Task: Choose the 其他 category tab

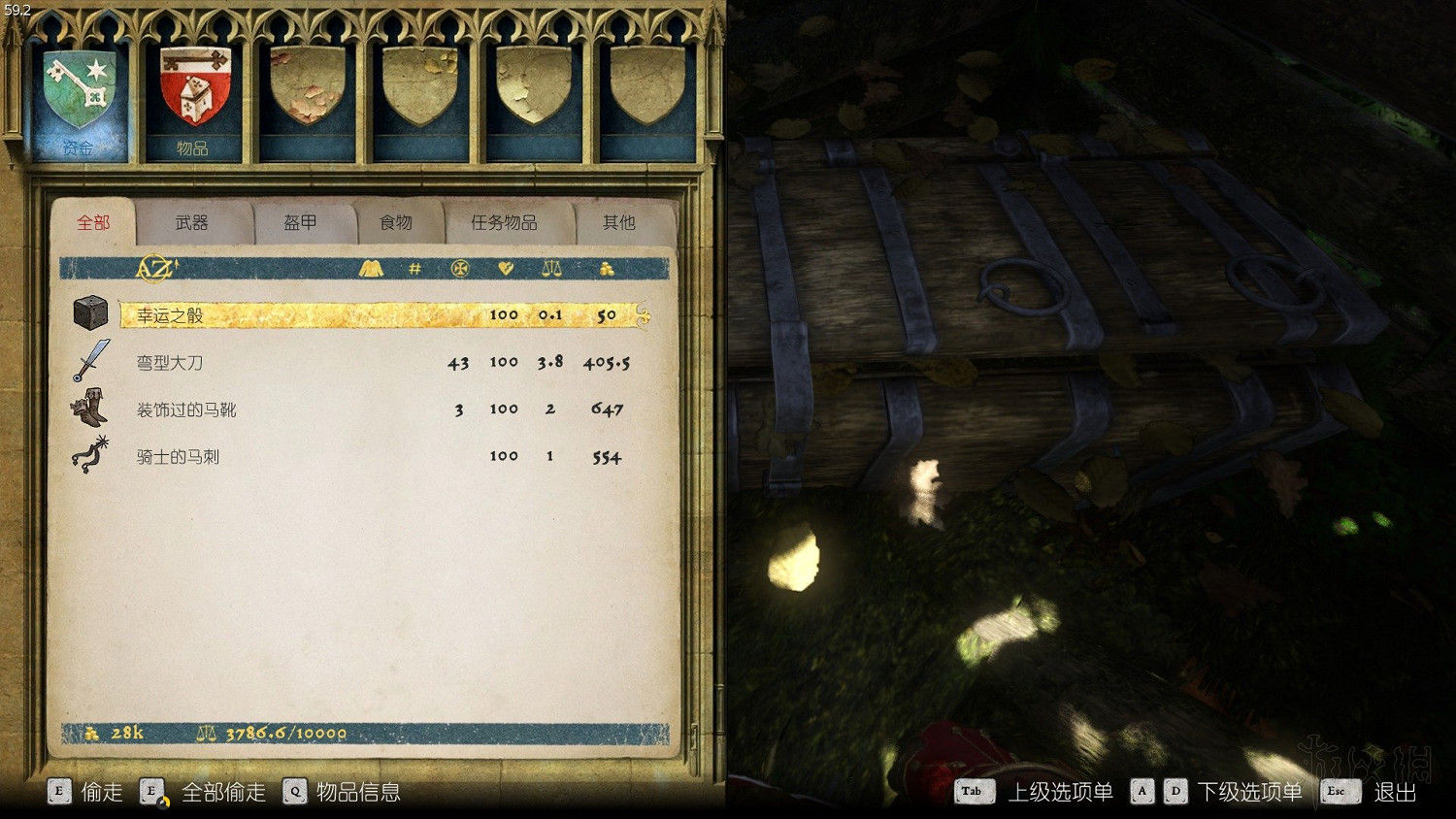Action: 618,223
